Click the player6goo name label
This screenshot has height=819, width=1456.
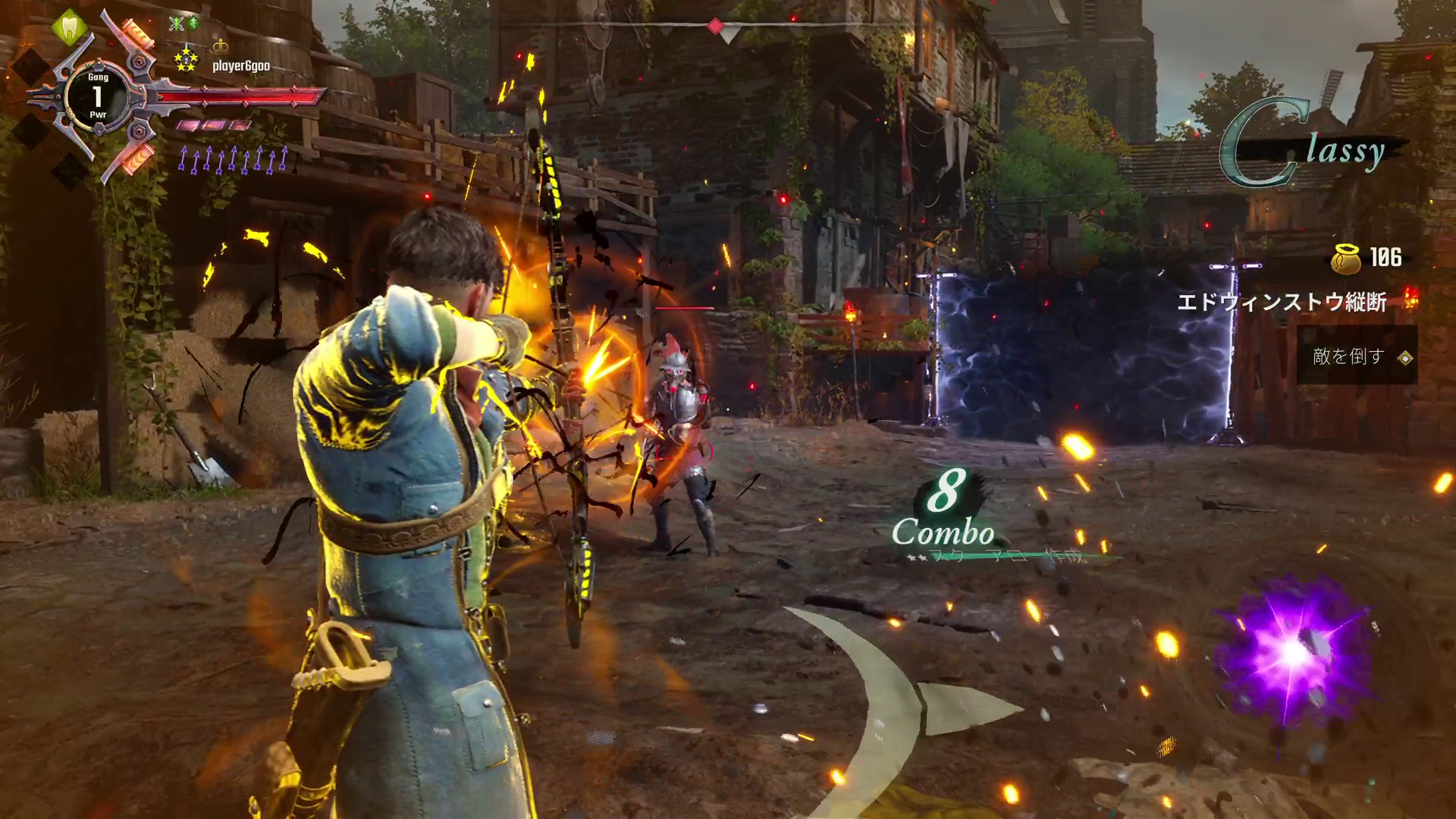coord(241,66)
